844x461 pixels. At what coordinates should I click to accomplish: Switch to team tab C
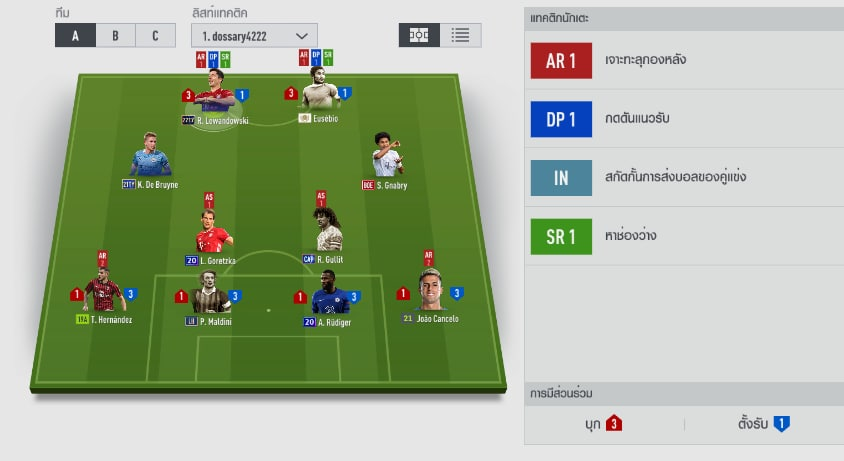pyautogui.click(x=155, y=36)
